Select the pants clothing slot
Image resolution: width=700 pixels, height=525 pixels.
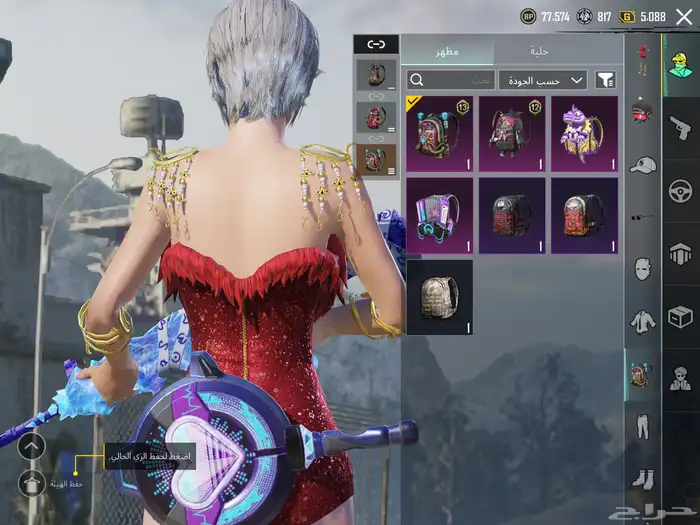click(642, 427)
